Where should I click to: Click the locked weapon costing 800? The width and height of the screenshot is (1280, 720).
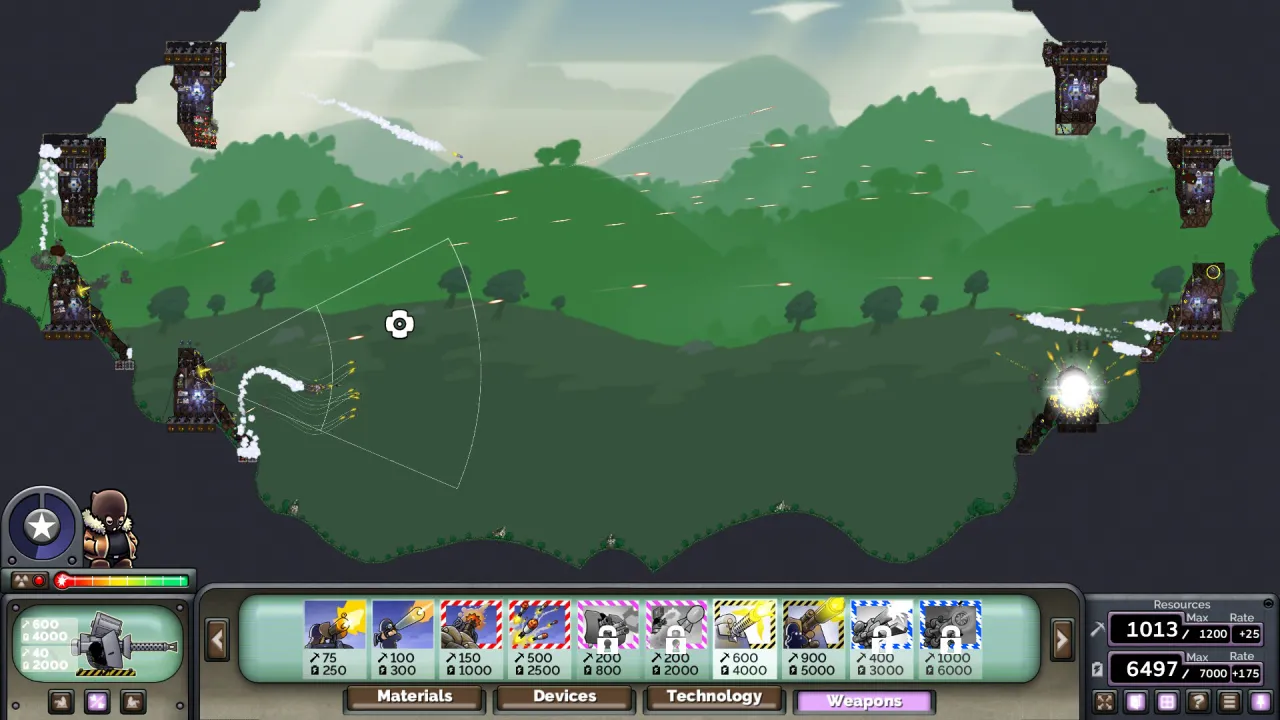(607, 630)
